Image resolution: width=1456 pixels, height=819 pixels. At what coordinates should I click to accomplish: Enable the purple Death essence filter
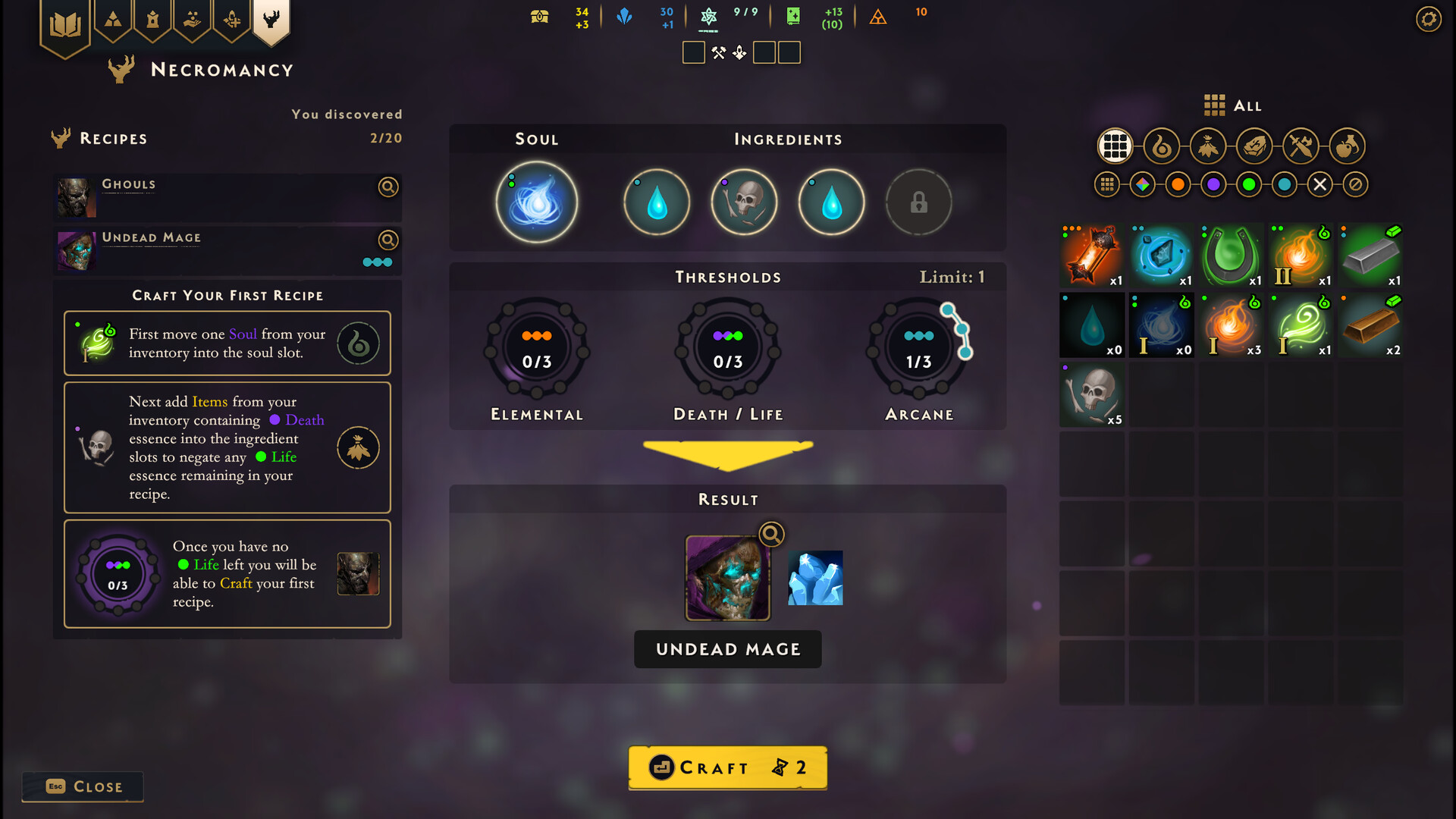click(1213, 184)
